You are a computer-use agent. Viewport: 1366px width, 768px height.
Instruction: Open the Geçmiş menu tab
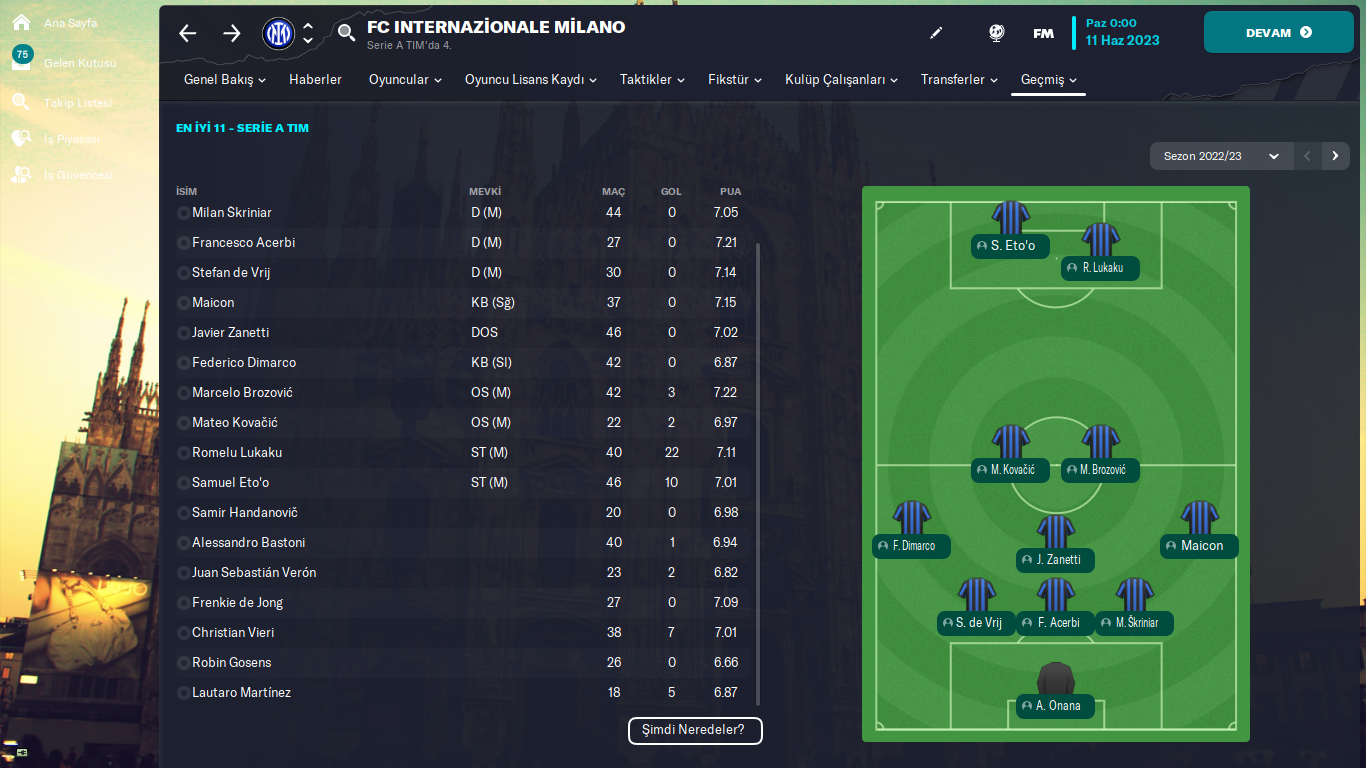coord(1048,80)
